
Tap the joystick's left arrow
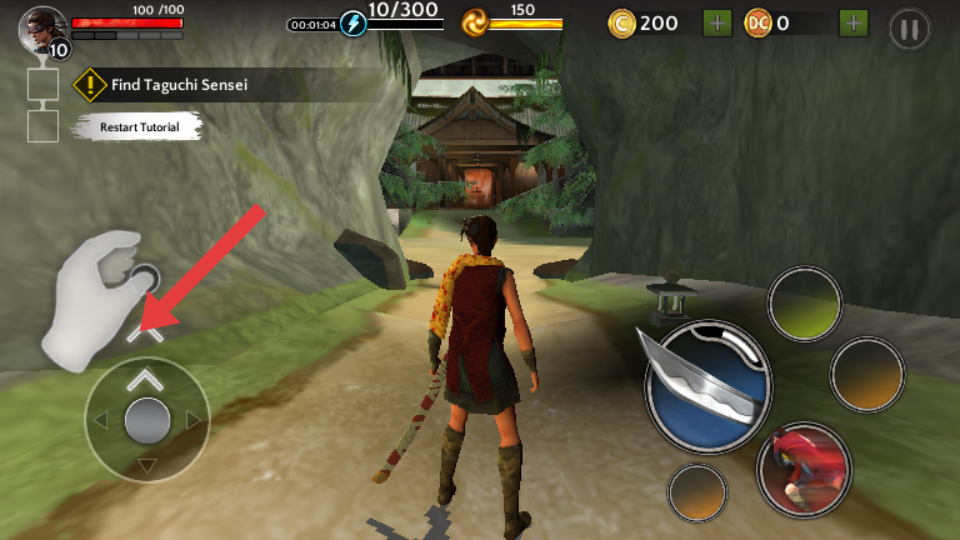tap(99, 421)
